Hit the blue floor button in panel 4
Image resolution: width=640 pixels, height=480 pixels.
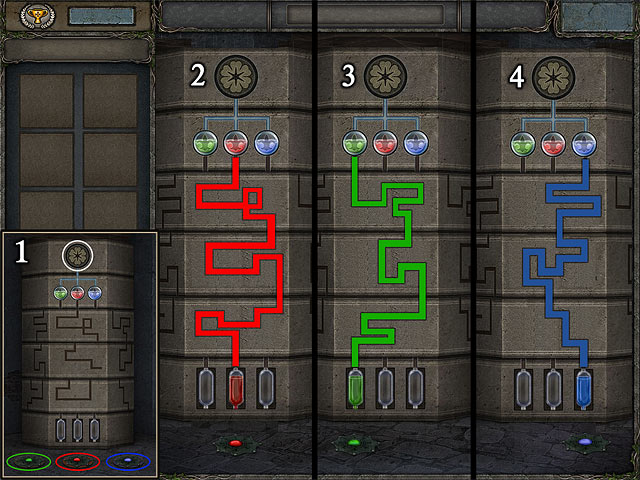pyautogui.click(x=585, y=442)
